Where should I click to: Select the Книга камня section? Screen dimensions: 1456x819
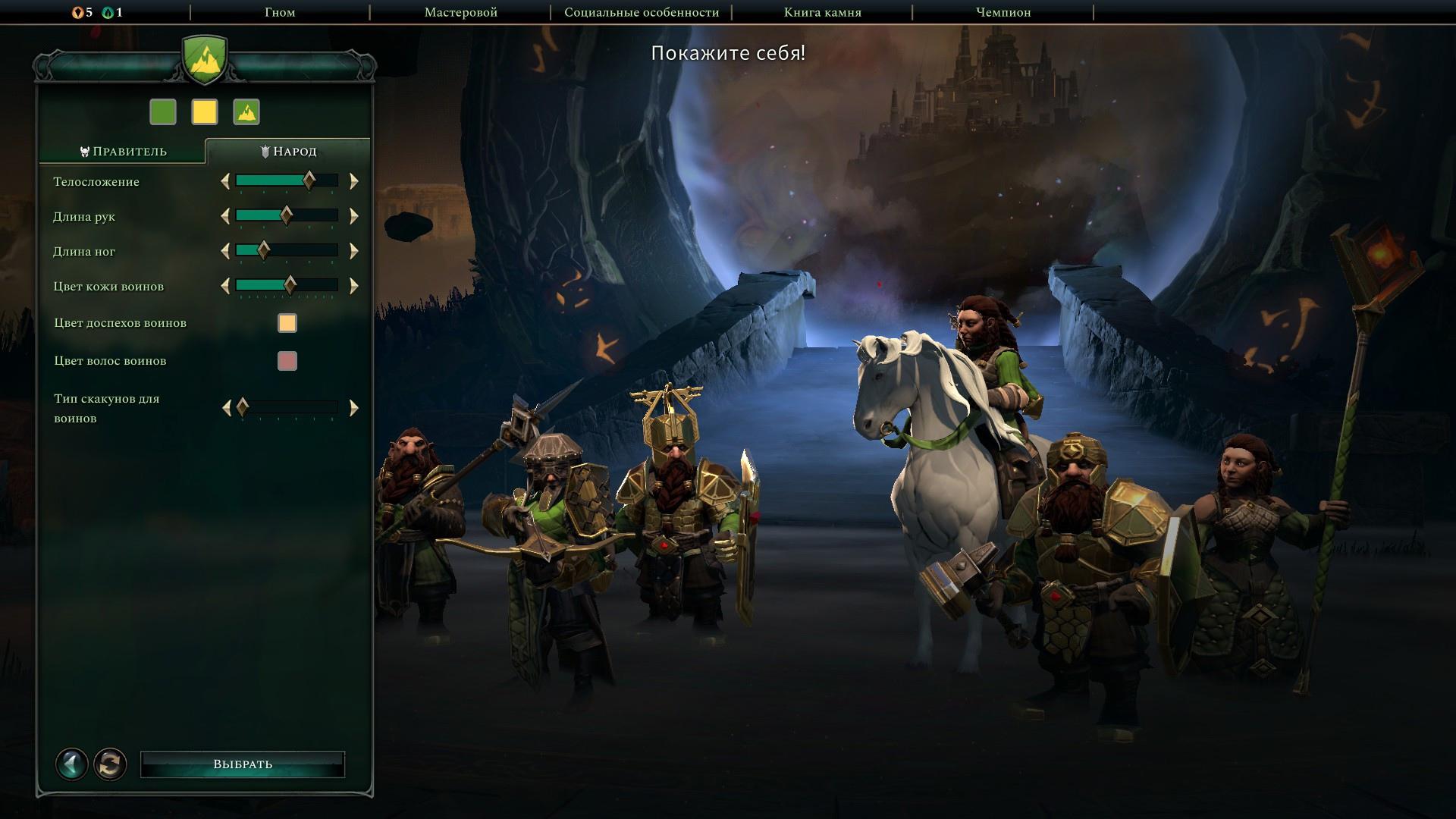point(822,12)
